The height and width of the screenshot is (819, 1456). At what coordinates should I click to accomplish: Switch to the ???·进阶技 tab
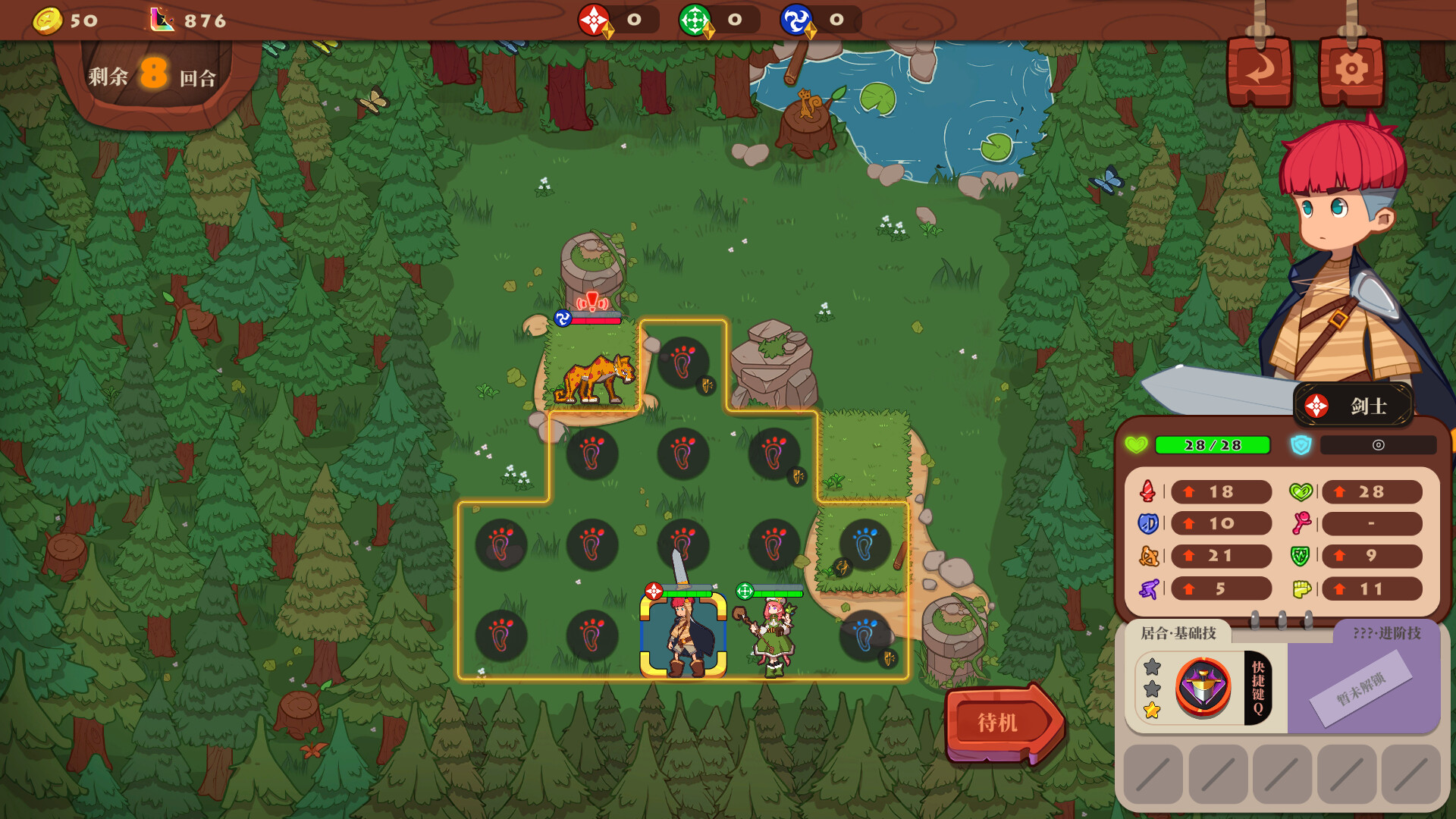click(x=1386, y=633)
